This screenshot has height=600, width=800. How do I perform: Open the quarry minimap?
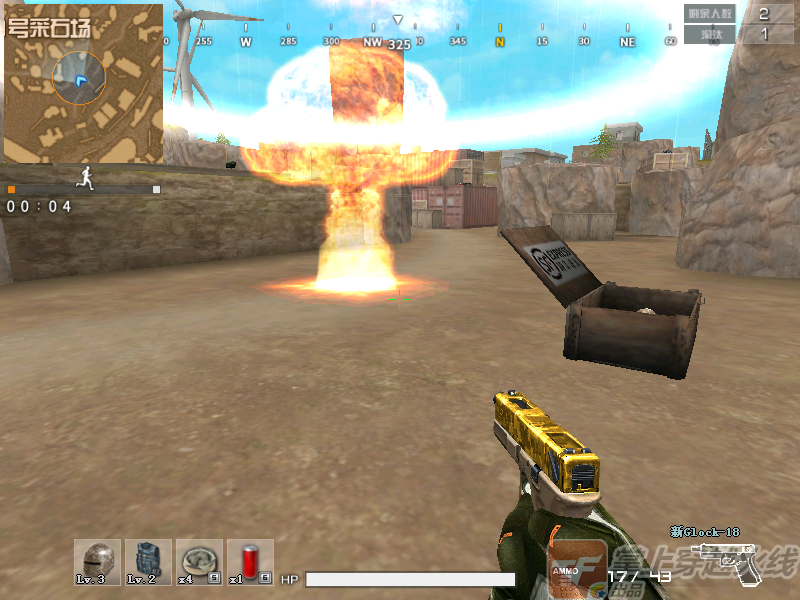(83, 83)
